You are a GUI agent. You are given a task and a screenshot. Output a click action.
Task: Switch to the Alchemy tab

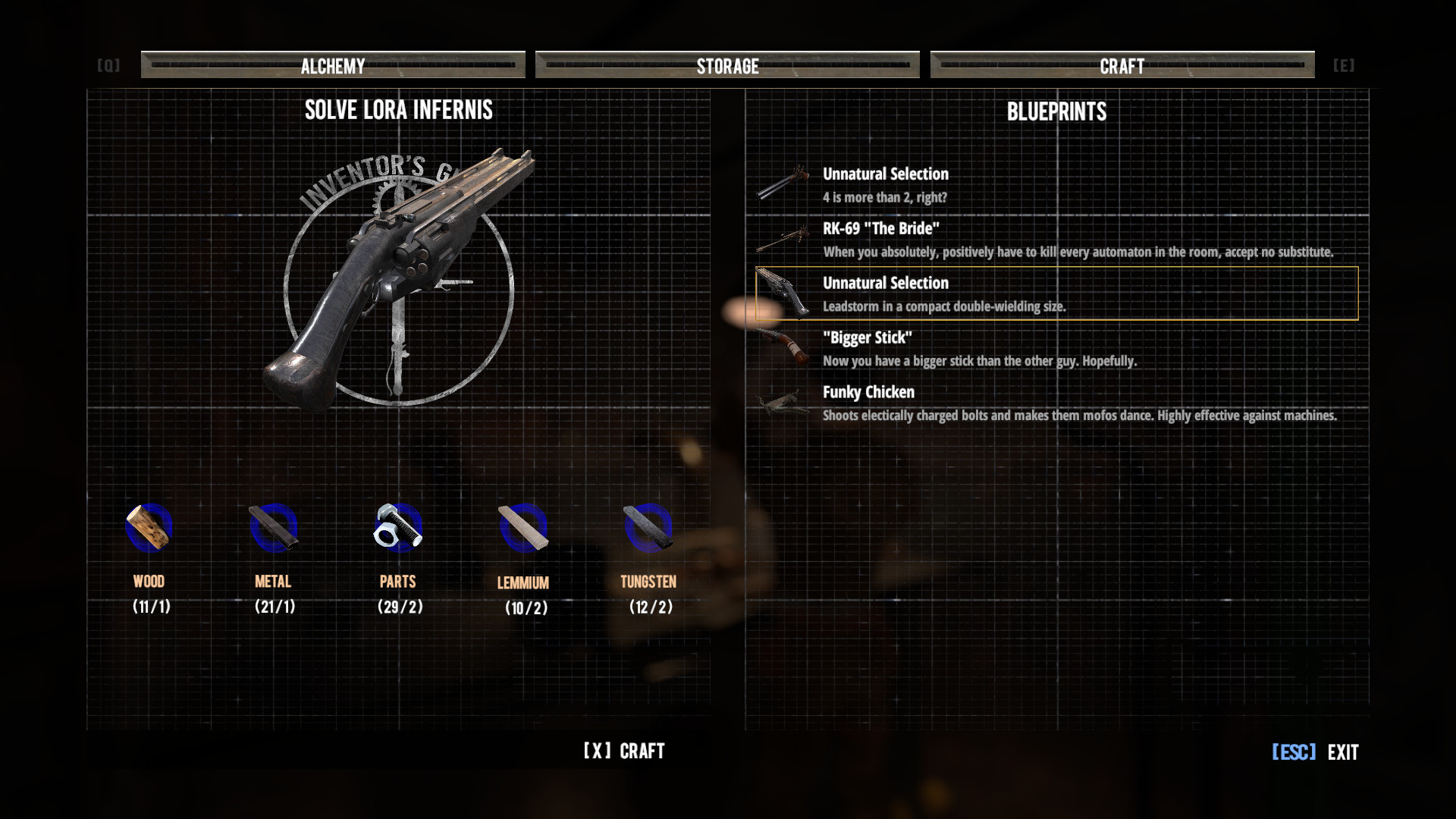pyautogui.click(x=332, y=66)
